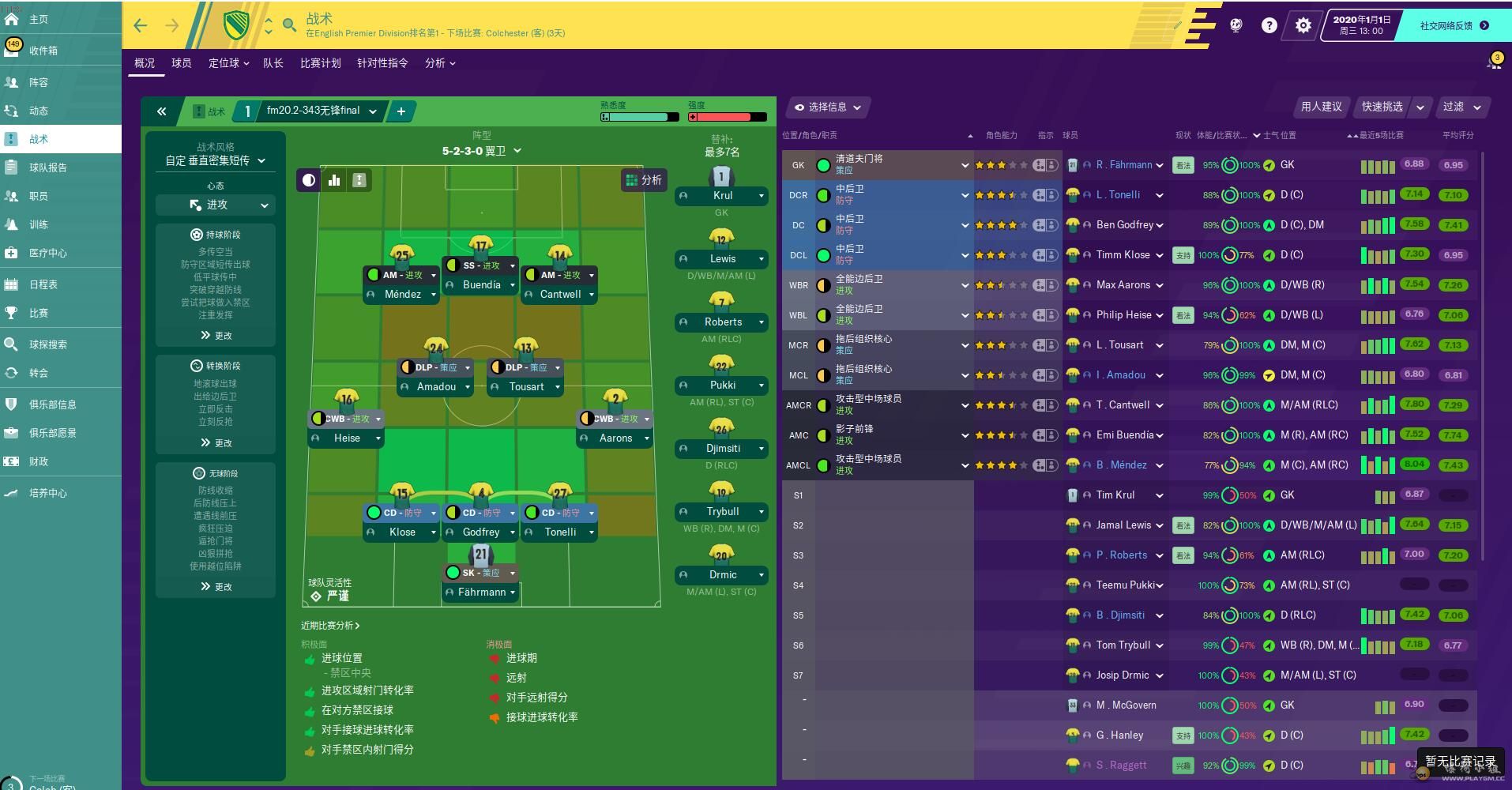This screenshot has width=1512, height=790.
Task: Open 训练 training from the sidebar
Action: (39, 224)
